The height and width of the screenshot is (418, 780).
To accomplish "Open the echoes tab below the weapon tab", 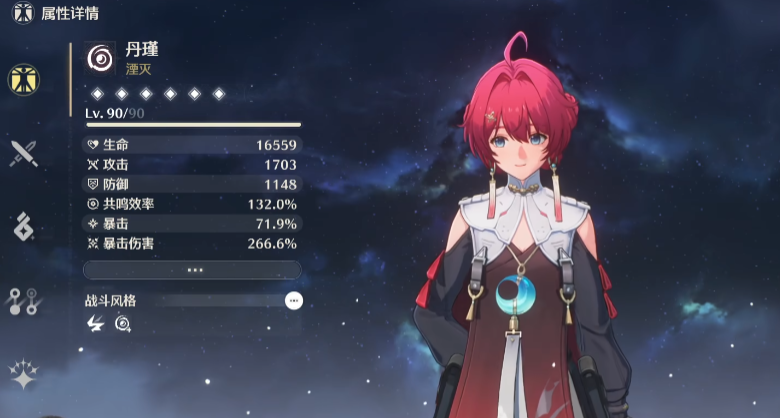I will point(23,226).
